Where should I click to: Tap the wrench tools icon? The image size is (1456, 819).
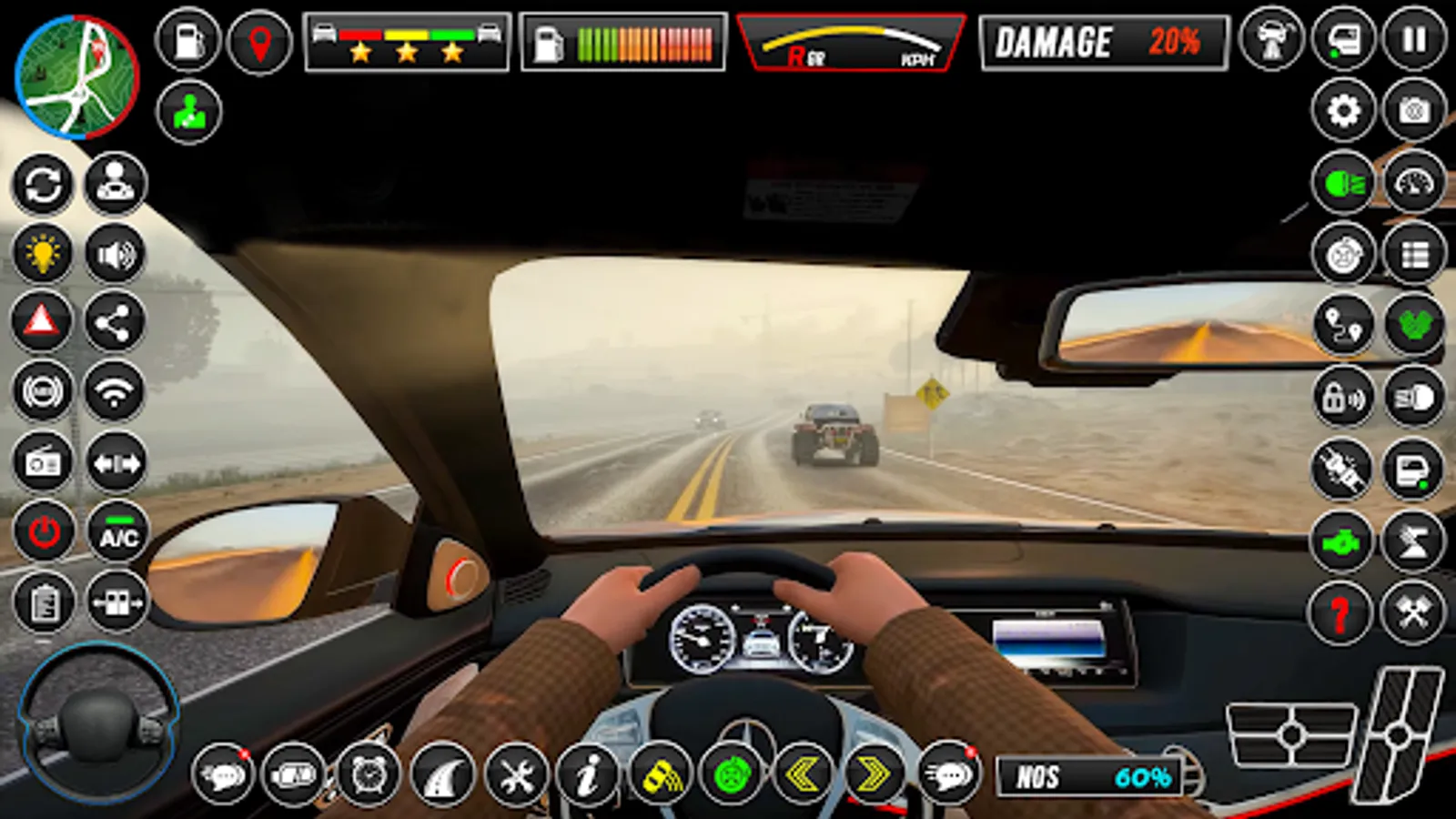click(516, 778)
